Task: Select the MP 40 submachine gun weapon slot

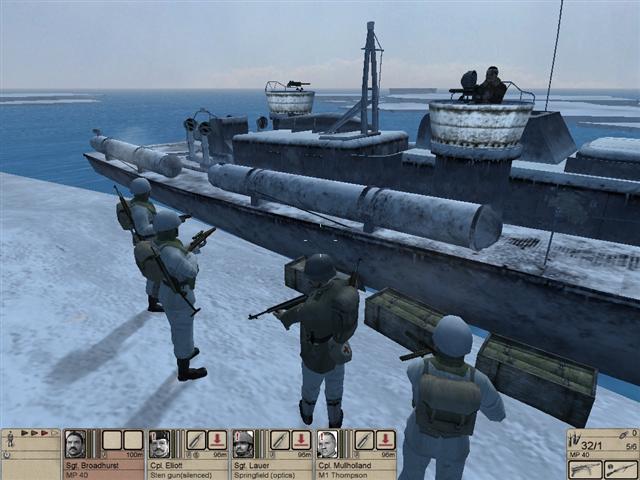Action: pyautogui.click(x=583, y=468)
